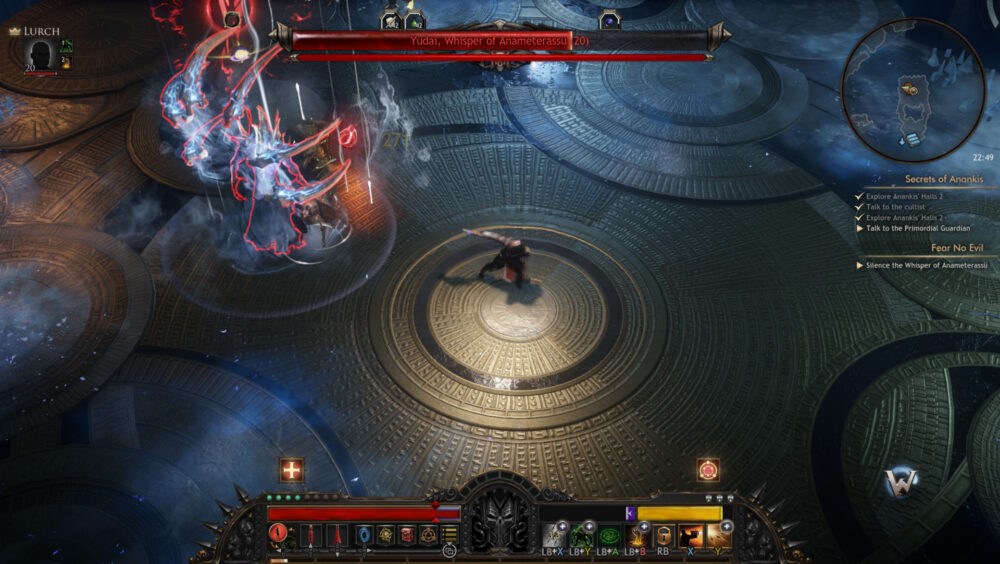Click the padlock locked skill slot
The image size is (1000, 564).
[663, 536]
